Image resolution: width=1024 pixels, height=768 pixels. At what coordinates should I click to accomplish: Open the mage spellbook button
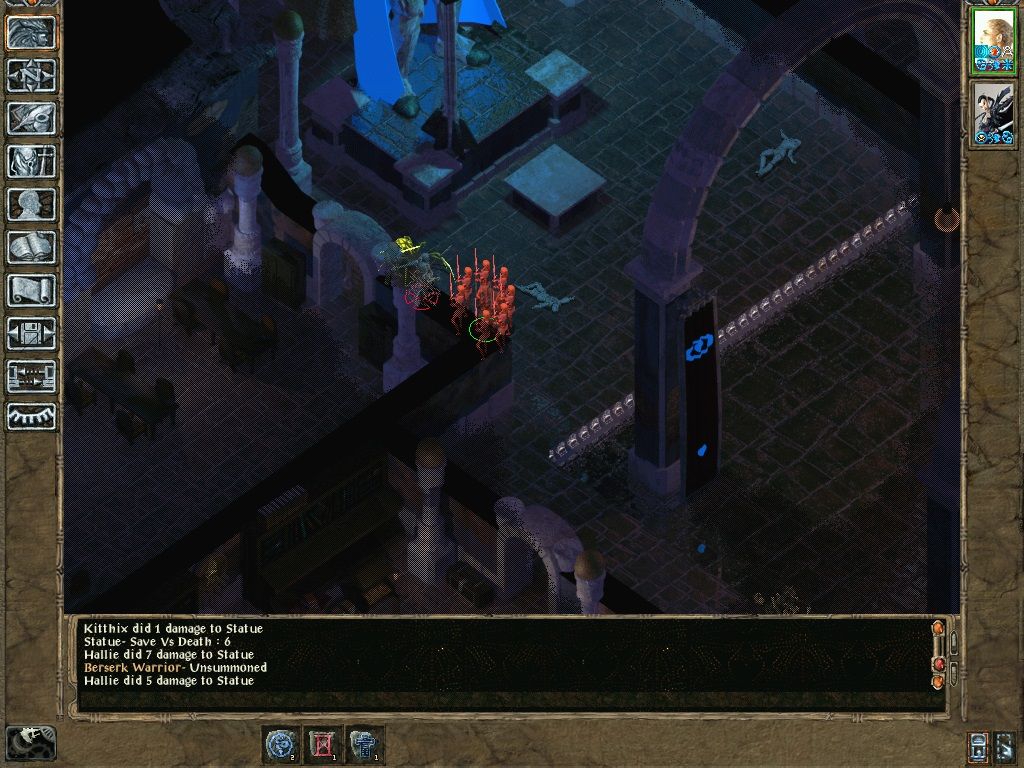tap(32, 247)
